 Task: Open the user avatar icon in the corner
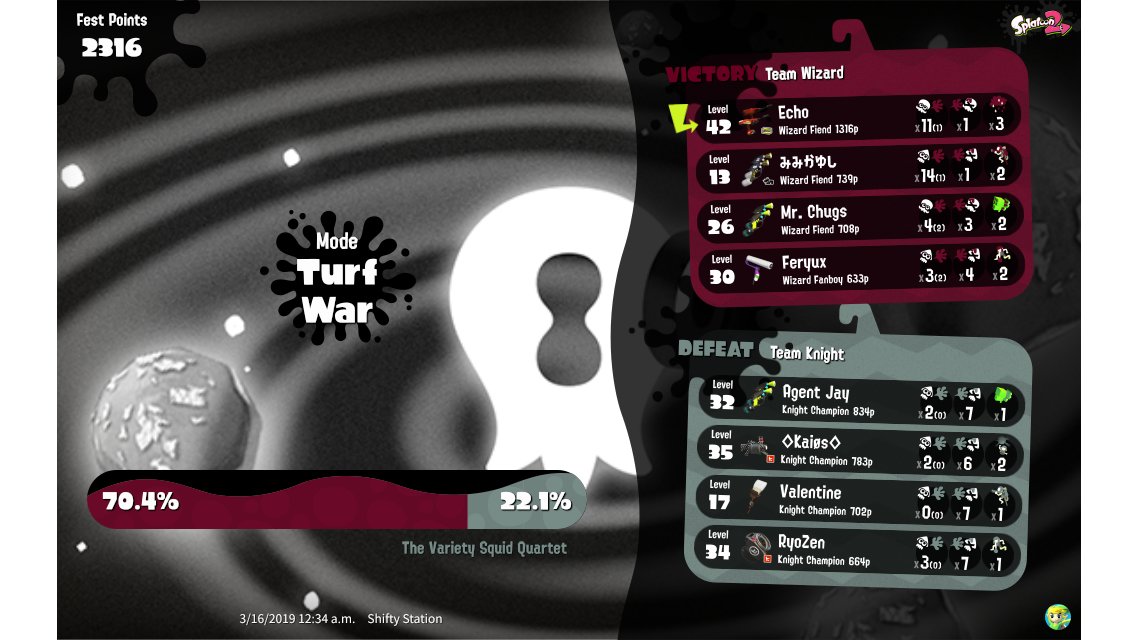[1057, 616]
